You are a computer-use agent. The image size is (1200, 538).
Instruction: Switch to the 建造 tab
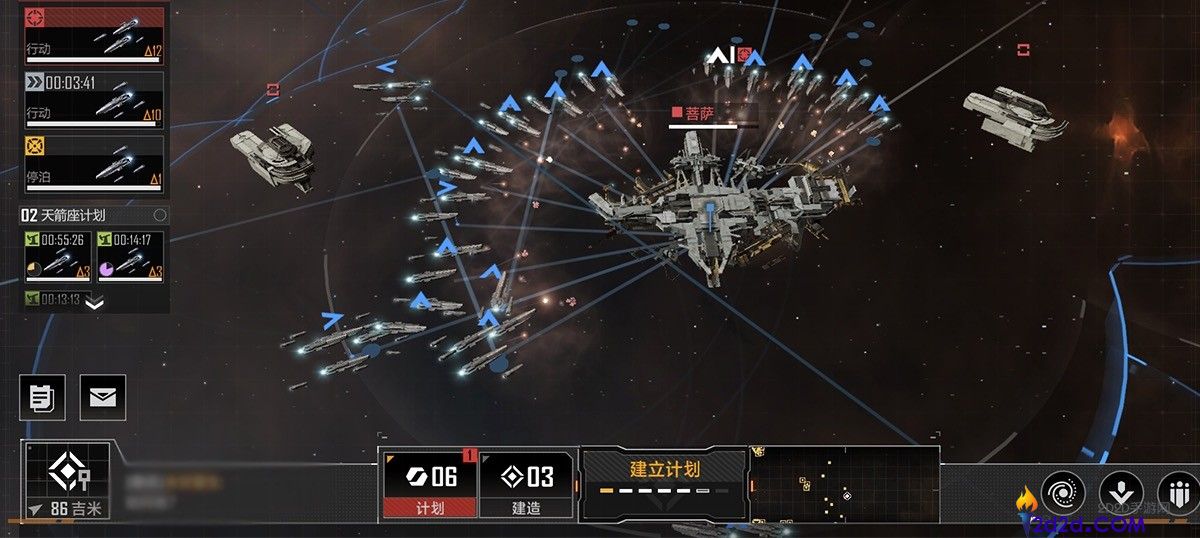[x=526, y=483]
